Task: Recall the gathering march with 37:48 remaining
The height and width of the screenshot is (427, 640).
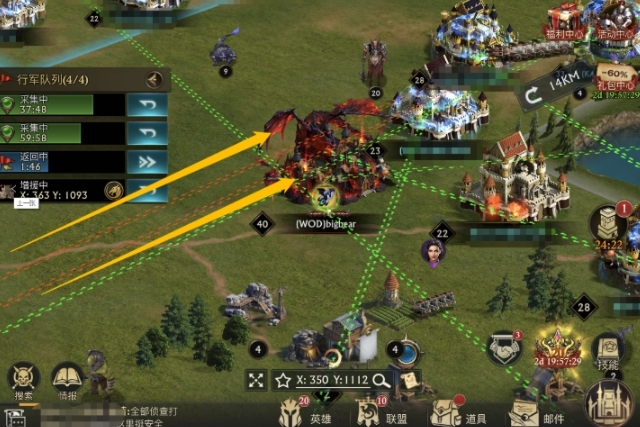Action: point(147,105)
